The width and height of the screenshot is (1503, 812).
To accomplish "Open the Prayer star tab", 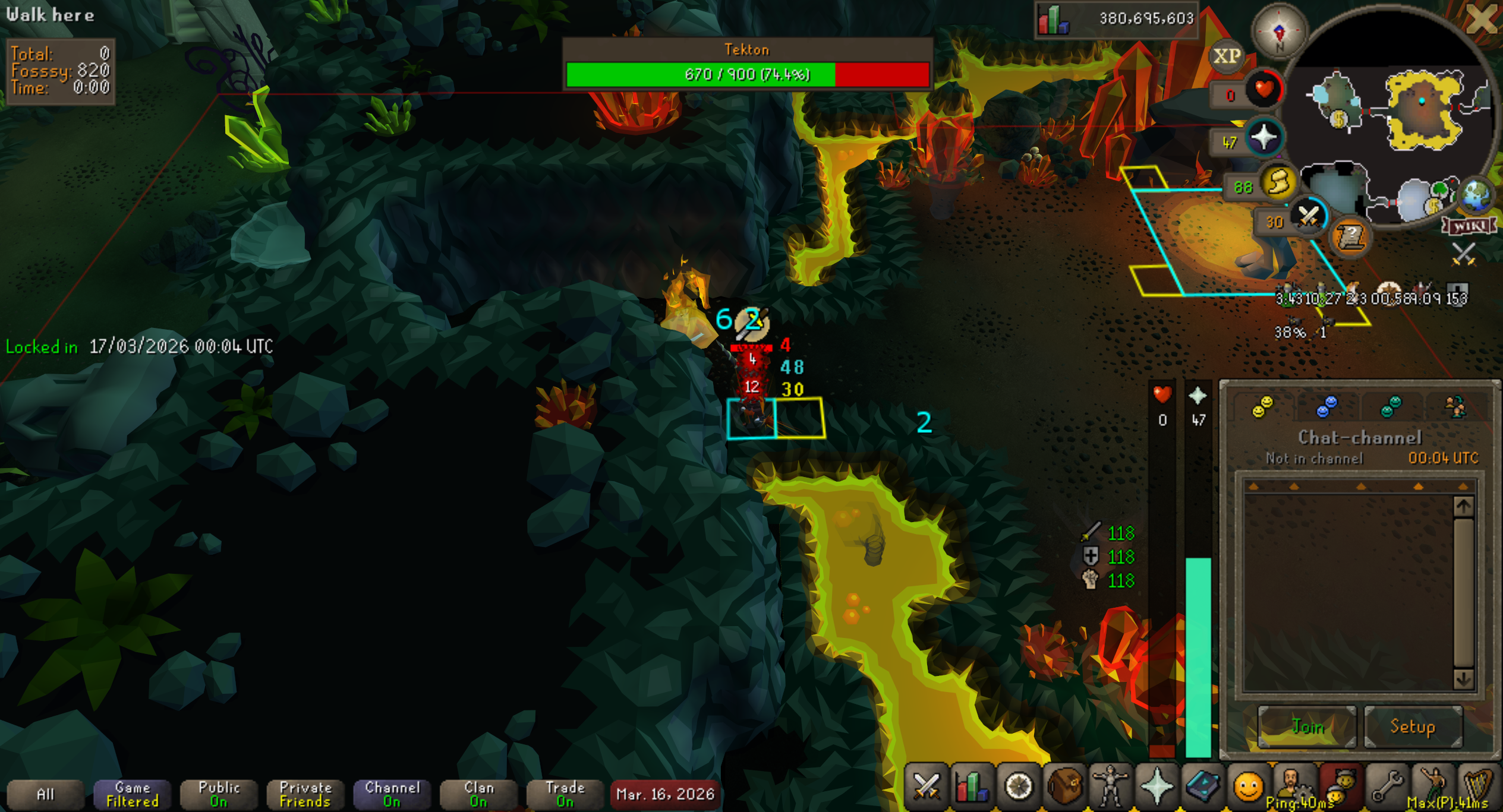I will [x=1156, y=787].
